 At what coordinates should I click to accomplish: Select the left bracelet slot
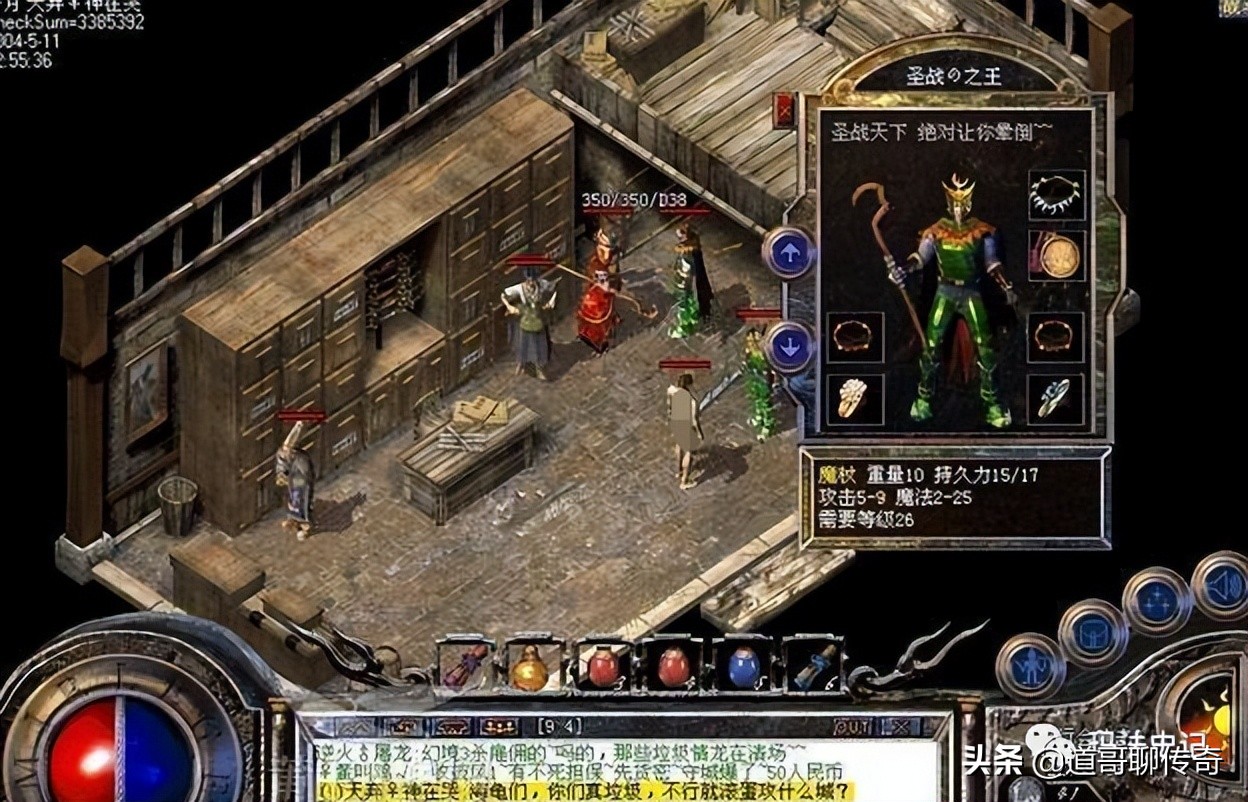tap(854, 337)
